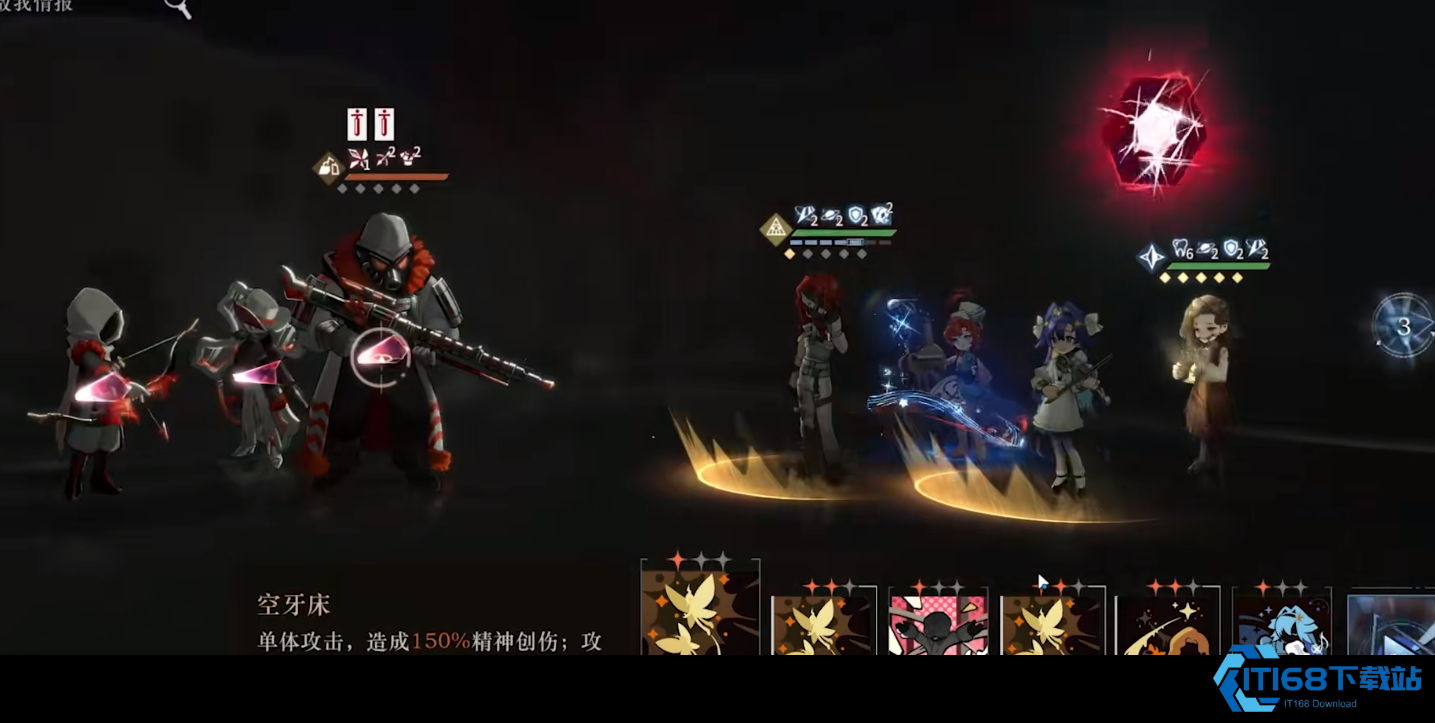Click the first sword stack marker above the gunner

tap(357, 124)
